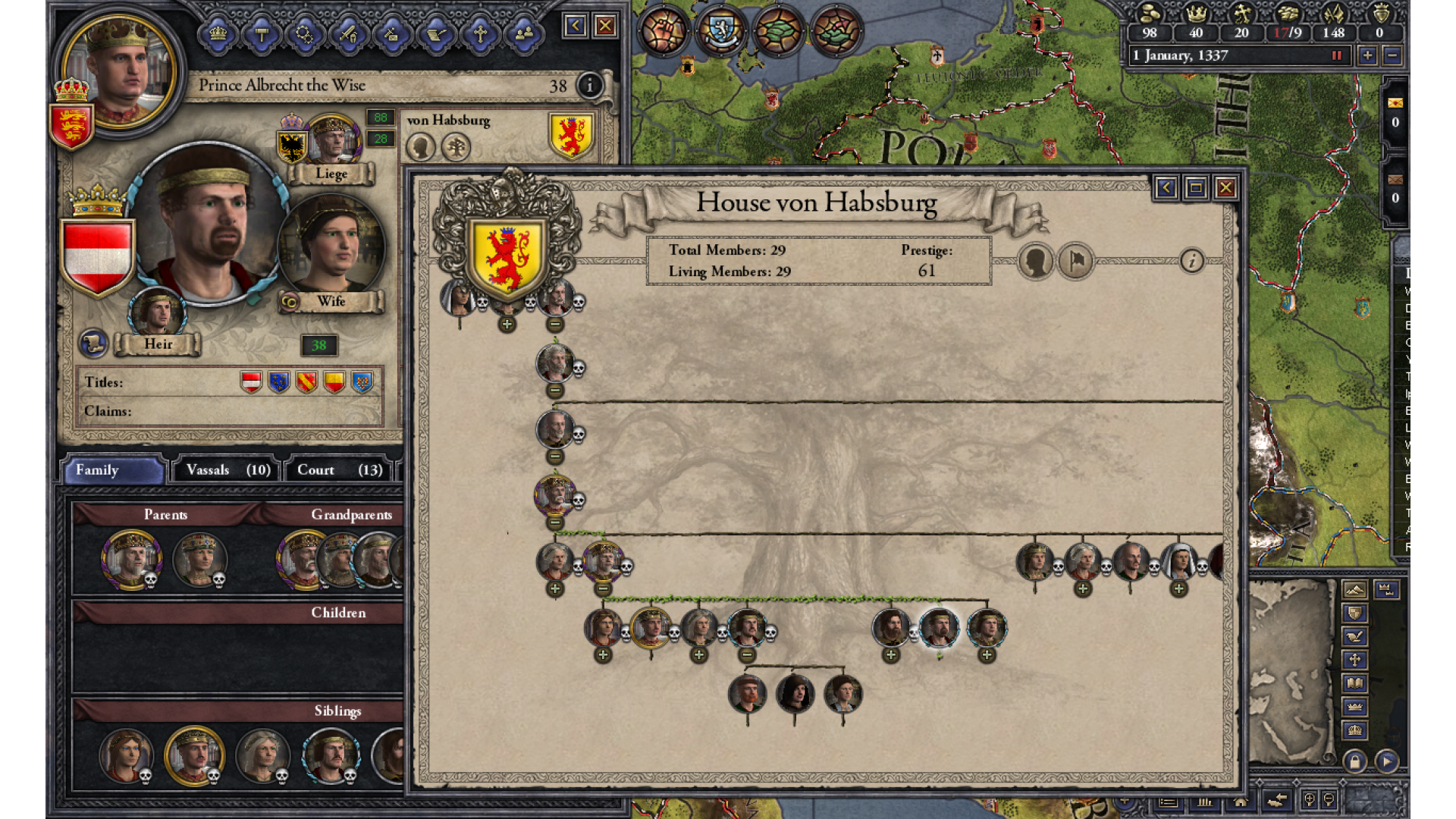
Task: Close the Prince Albrecht character panel
Action: [x=605, y=27]
